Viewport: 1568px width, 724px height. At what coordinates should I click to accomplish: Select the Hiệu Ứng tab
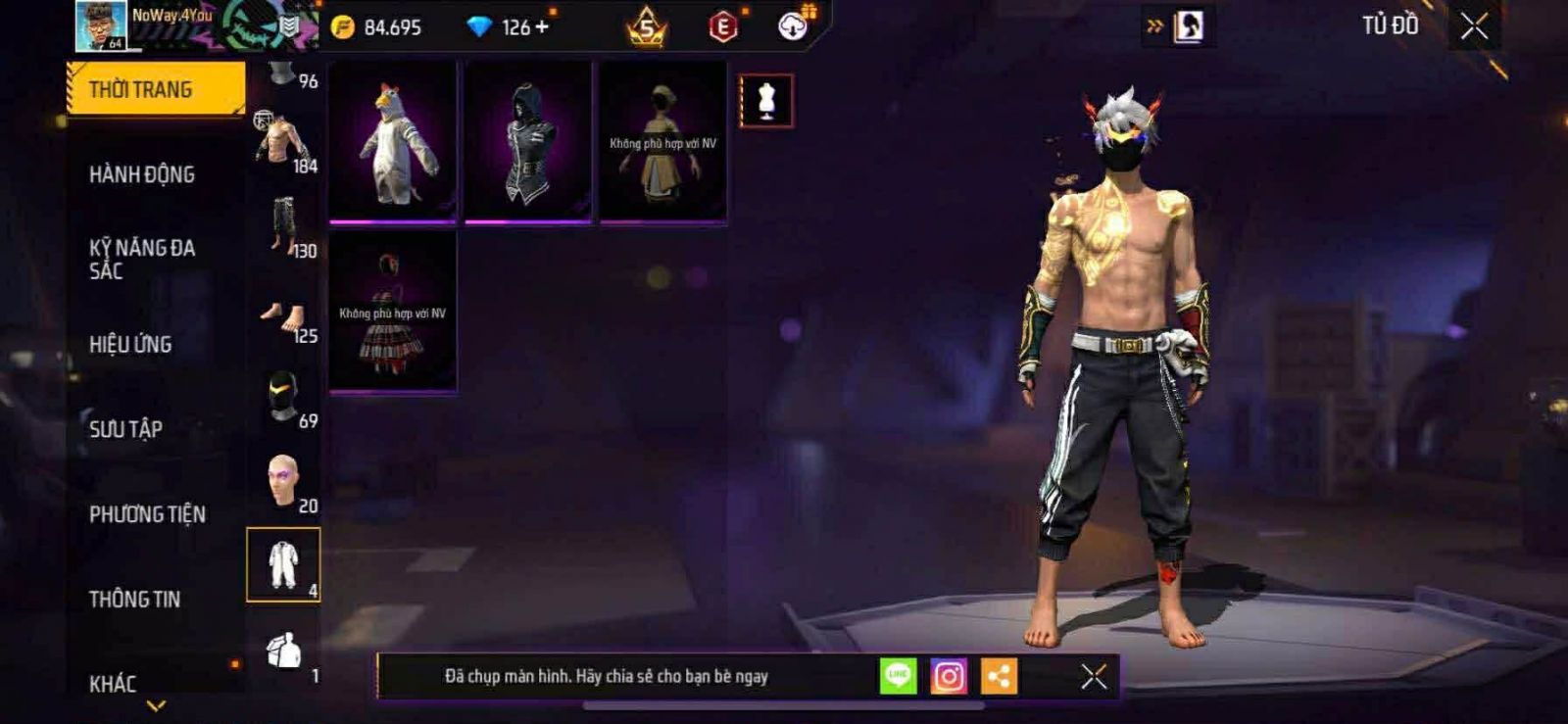[130, 344]
